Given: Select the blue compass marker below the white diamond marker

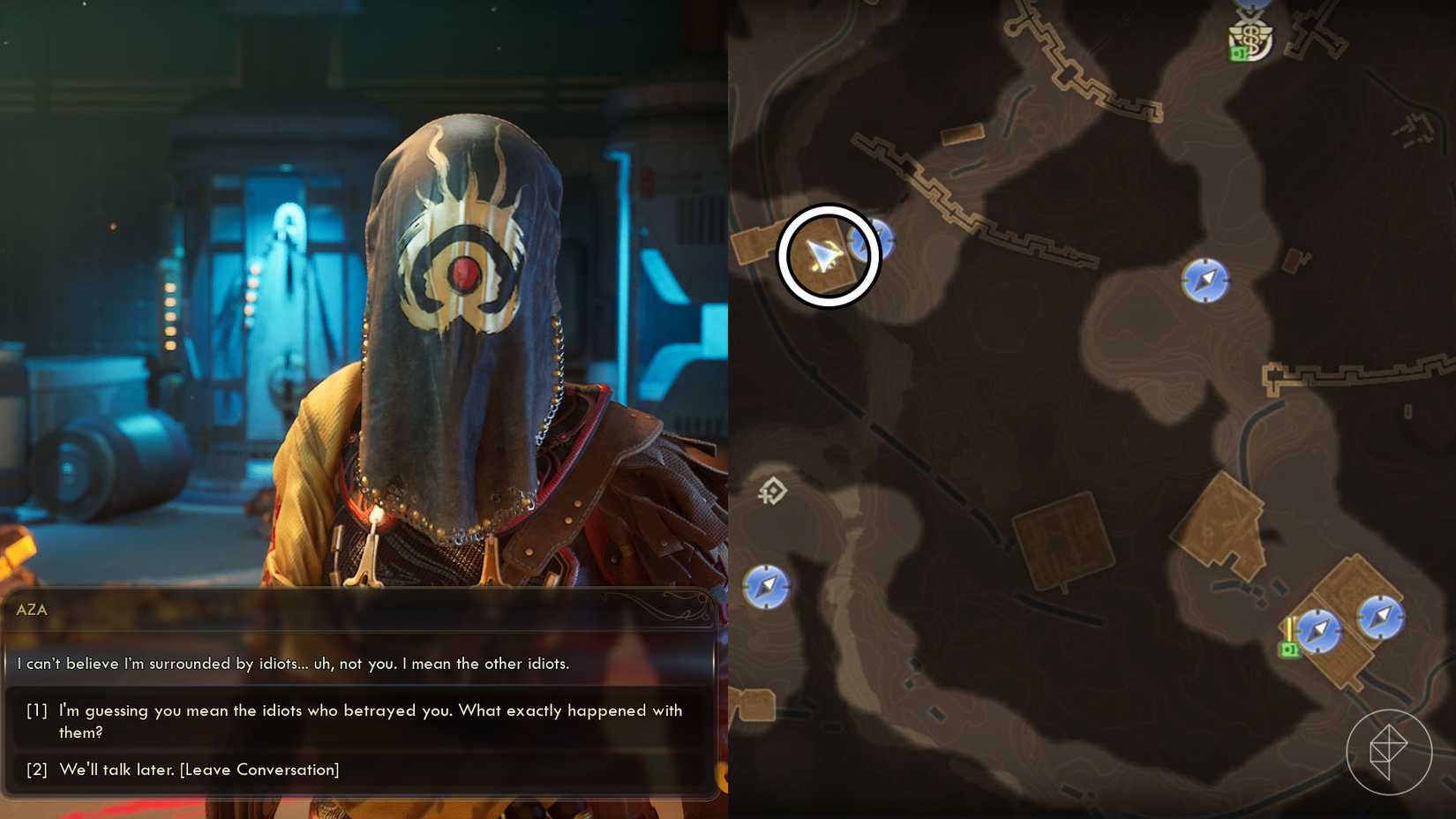Looking at the screenshot, I should click(766, 586).
